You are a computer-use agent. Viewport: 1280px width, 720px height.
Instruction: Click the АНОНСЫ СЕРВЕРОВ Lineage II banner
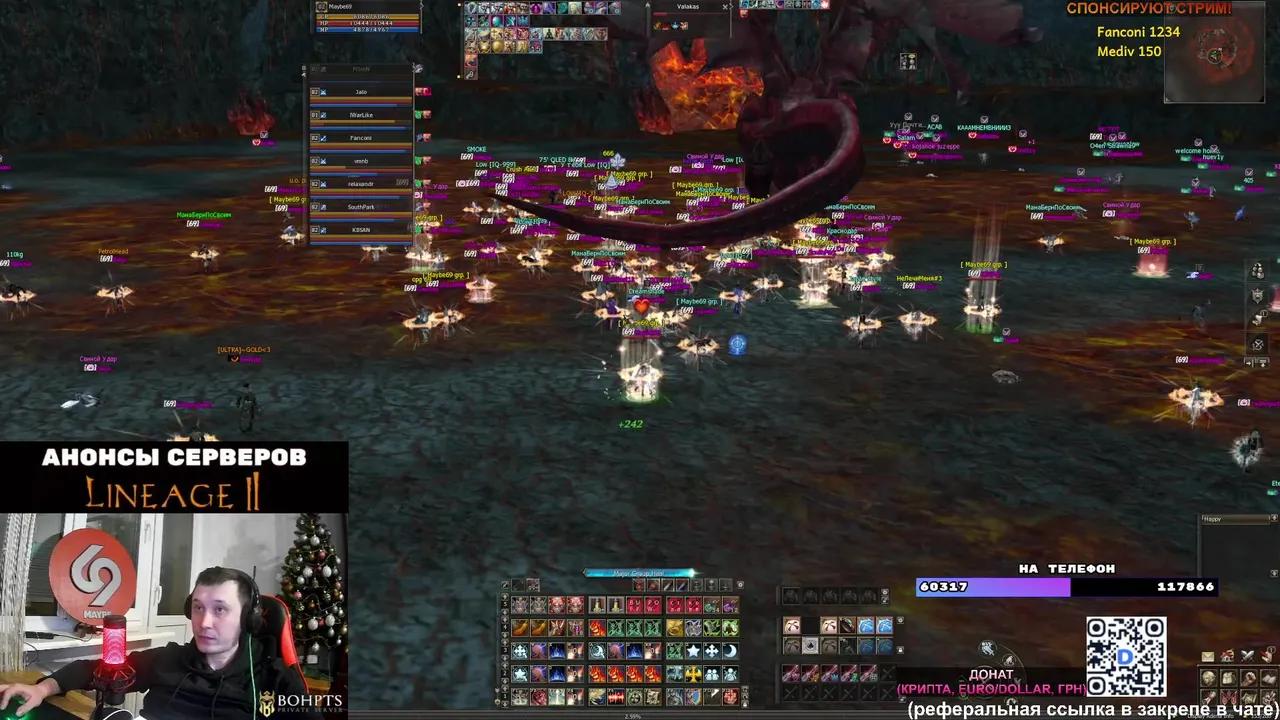pyautogui.click(x=174, y=475)
